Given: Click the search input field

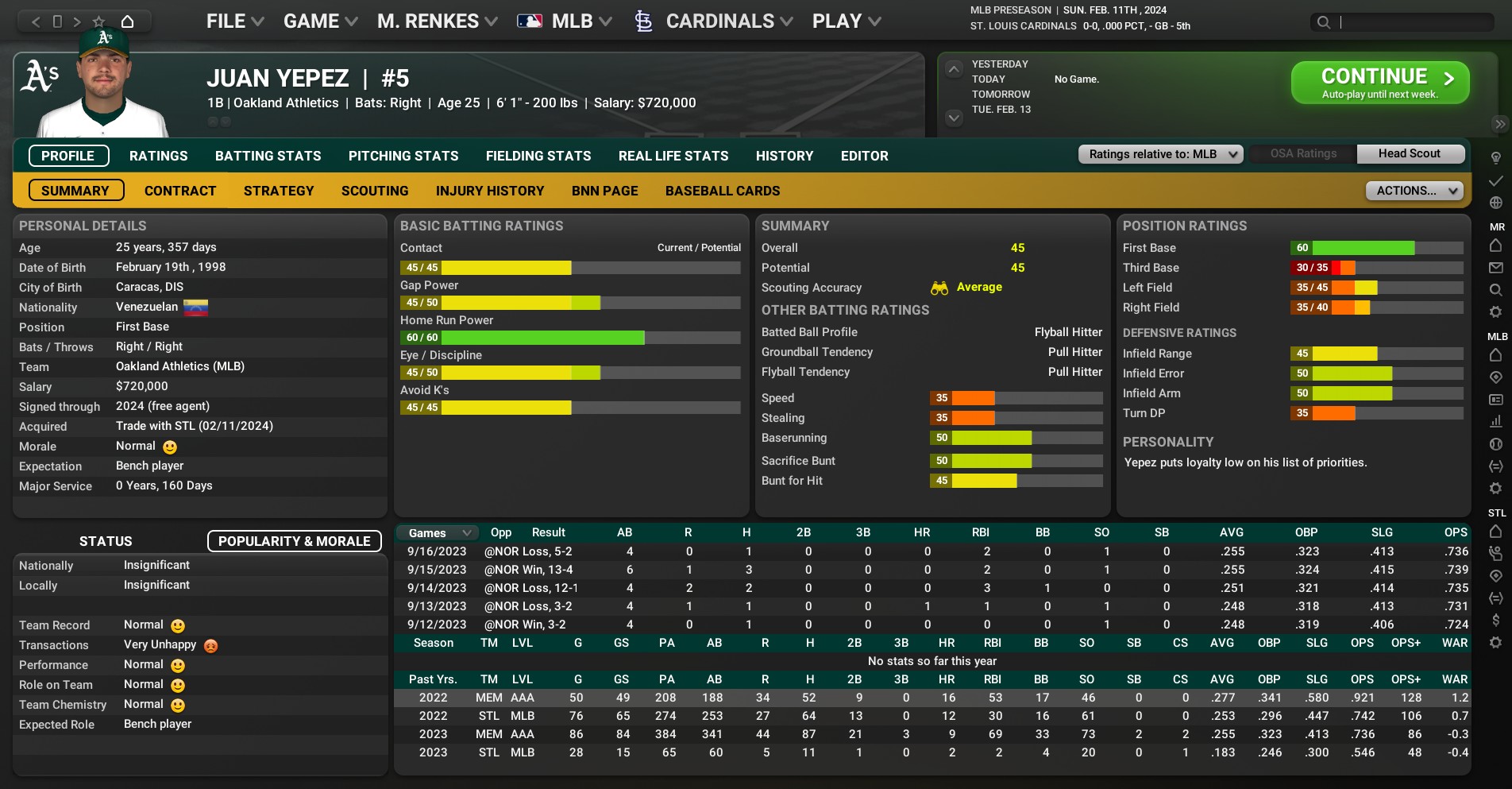Looking at the screenshot, I should [1414, 22].
